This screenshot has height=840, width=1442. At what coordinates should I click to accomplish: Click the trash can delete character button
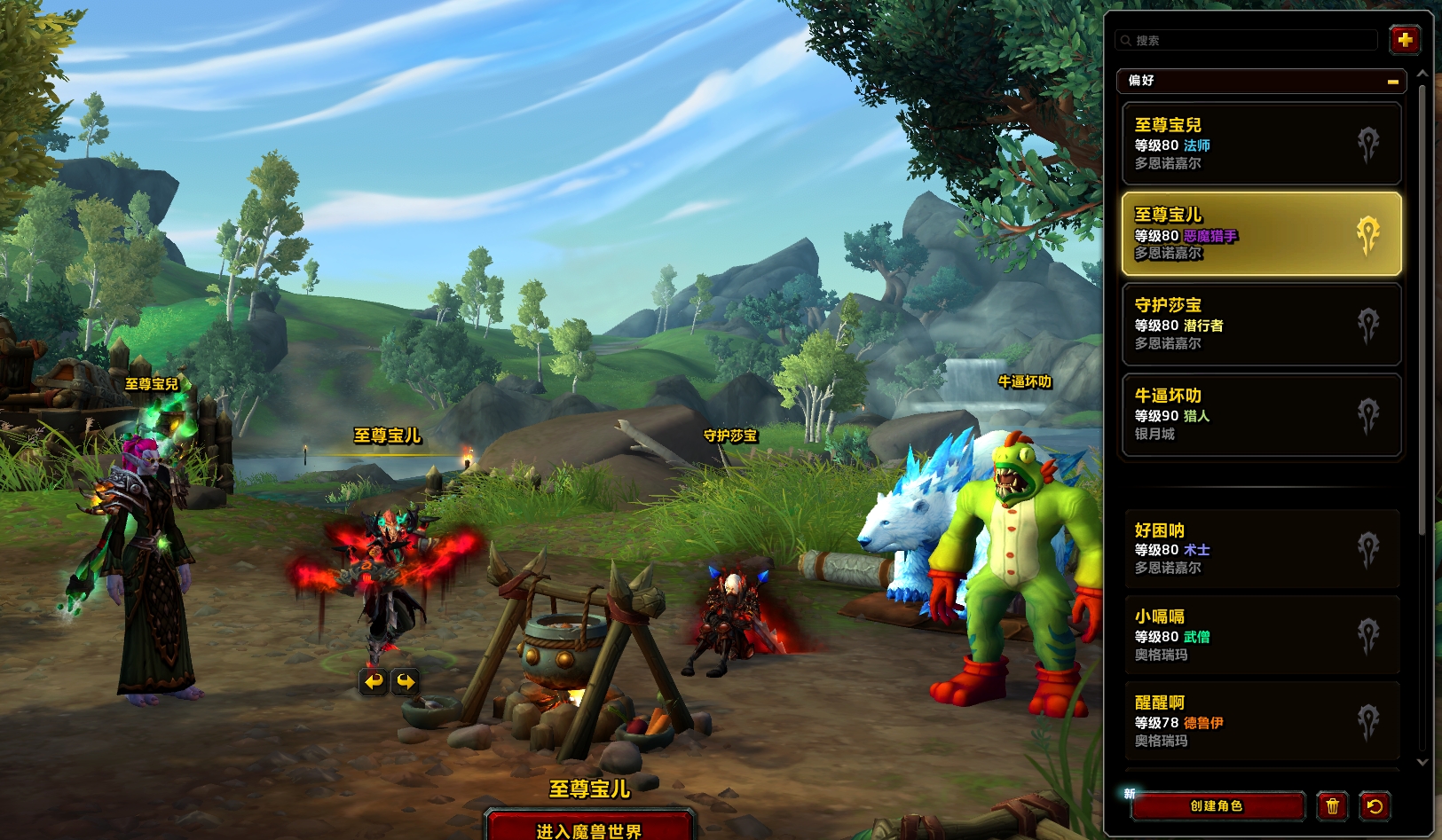pyautogui.click(x=1332, y=805)
